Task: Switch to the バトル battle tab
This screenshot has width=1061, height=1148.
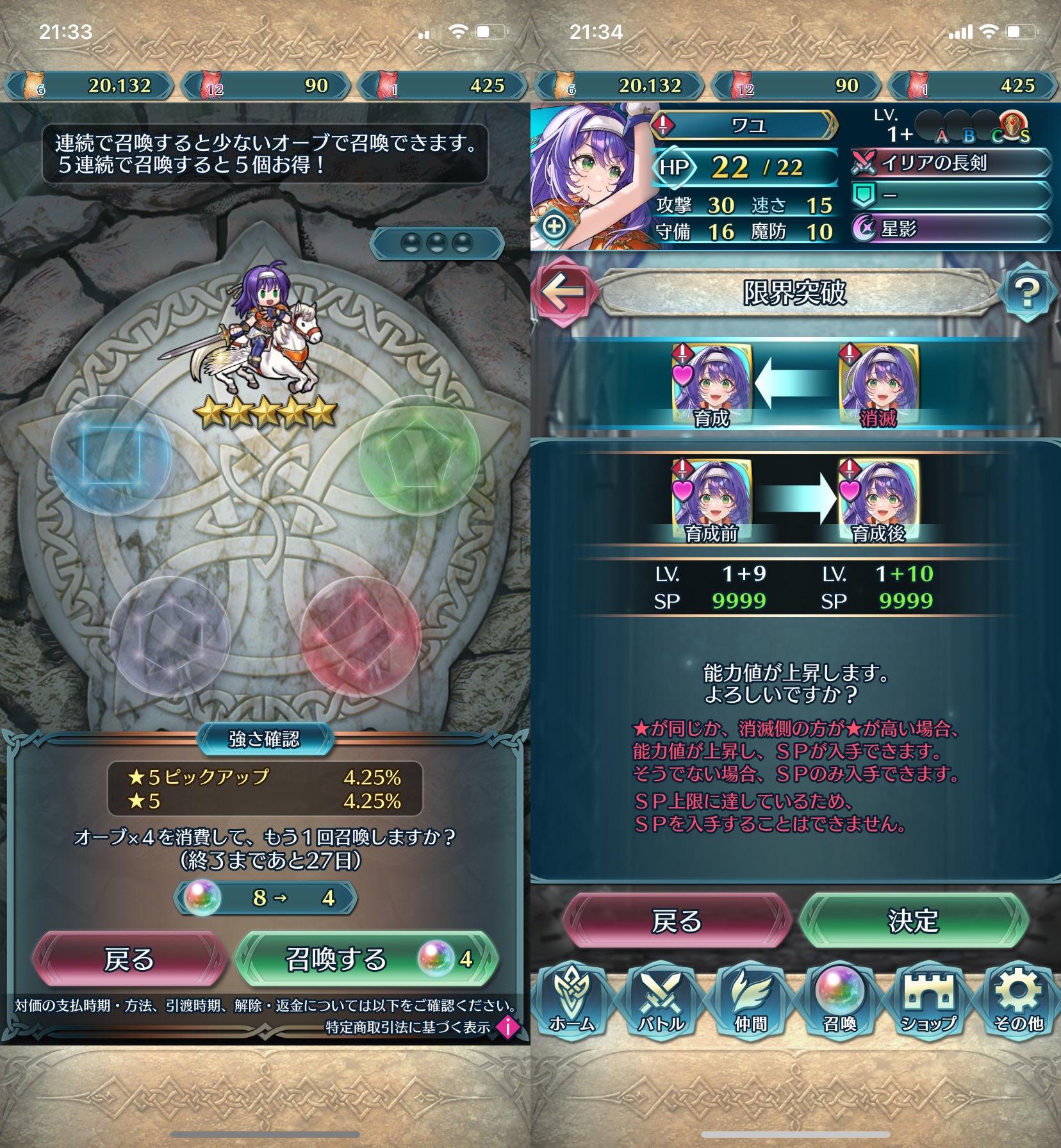Action: tap(661, 1003)
